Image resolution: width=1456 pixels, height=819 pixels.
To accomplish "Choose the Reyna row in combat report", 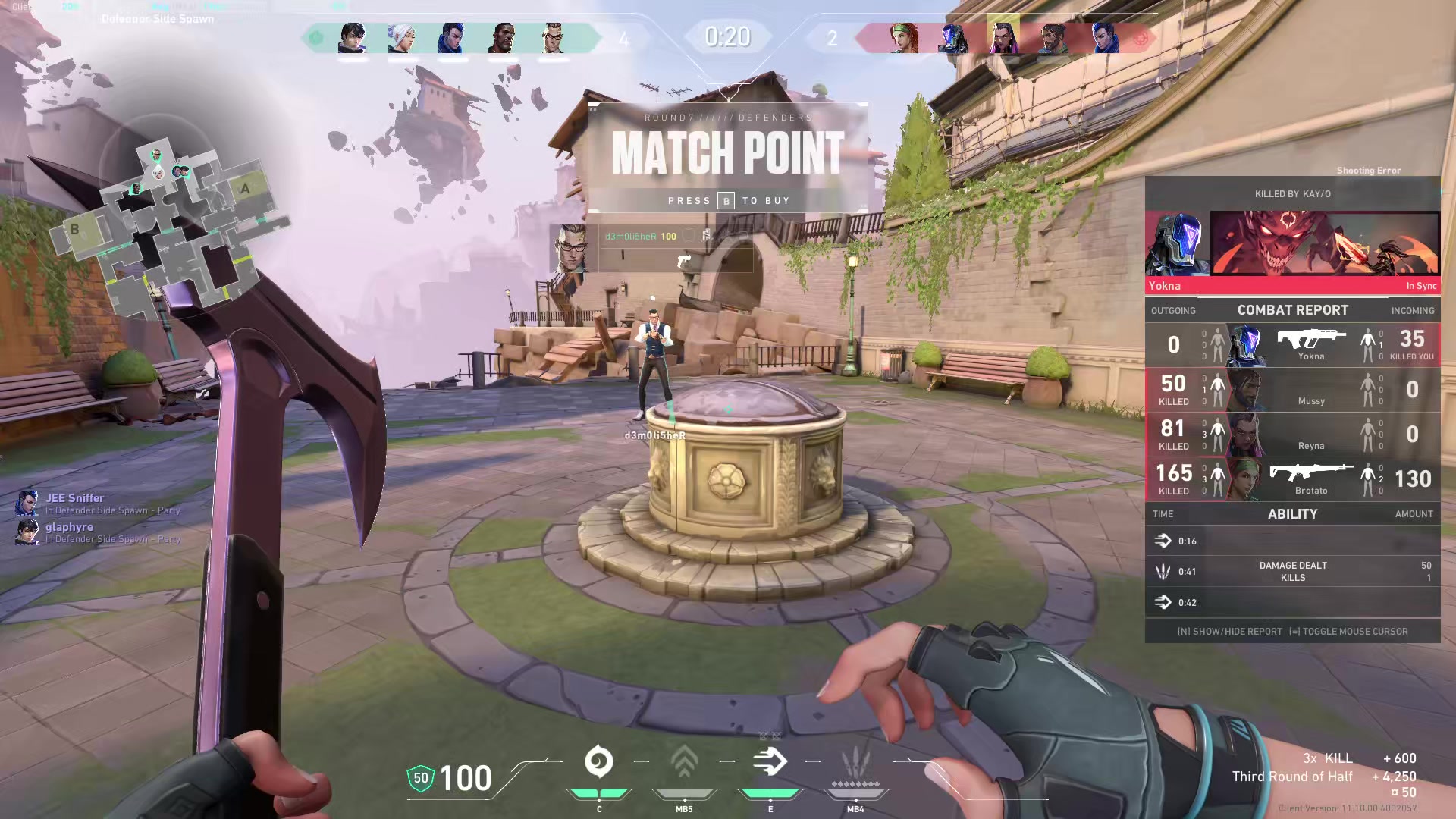I will [x=1292, y=435].
